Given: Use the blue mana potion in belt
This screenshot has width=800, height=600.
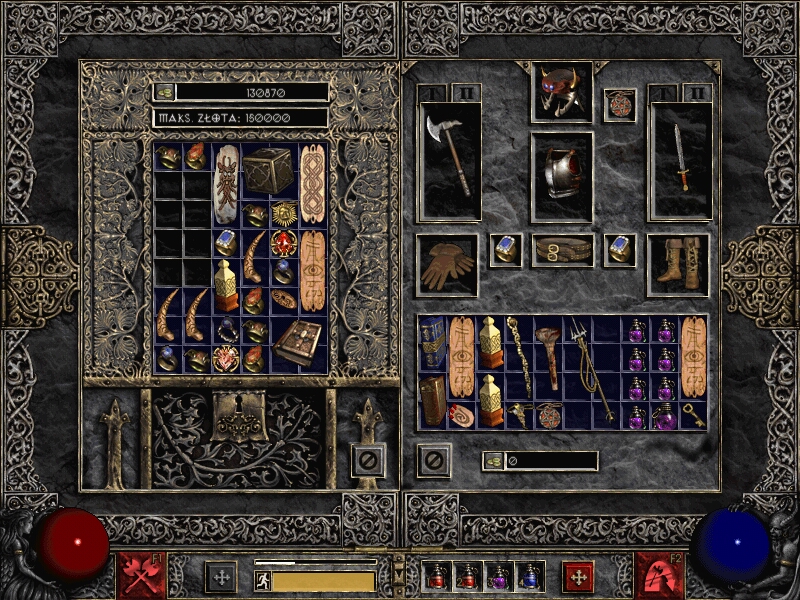Looking at the screenshot, I should 530,576.
